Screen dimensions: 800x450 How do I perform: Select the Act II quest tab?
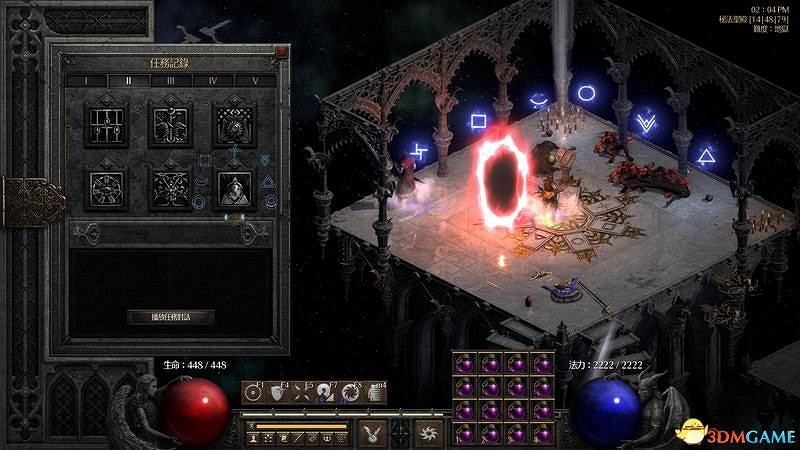tap(128, 80)
